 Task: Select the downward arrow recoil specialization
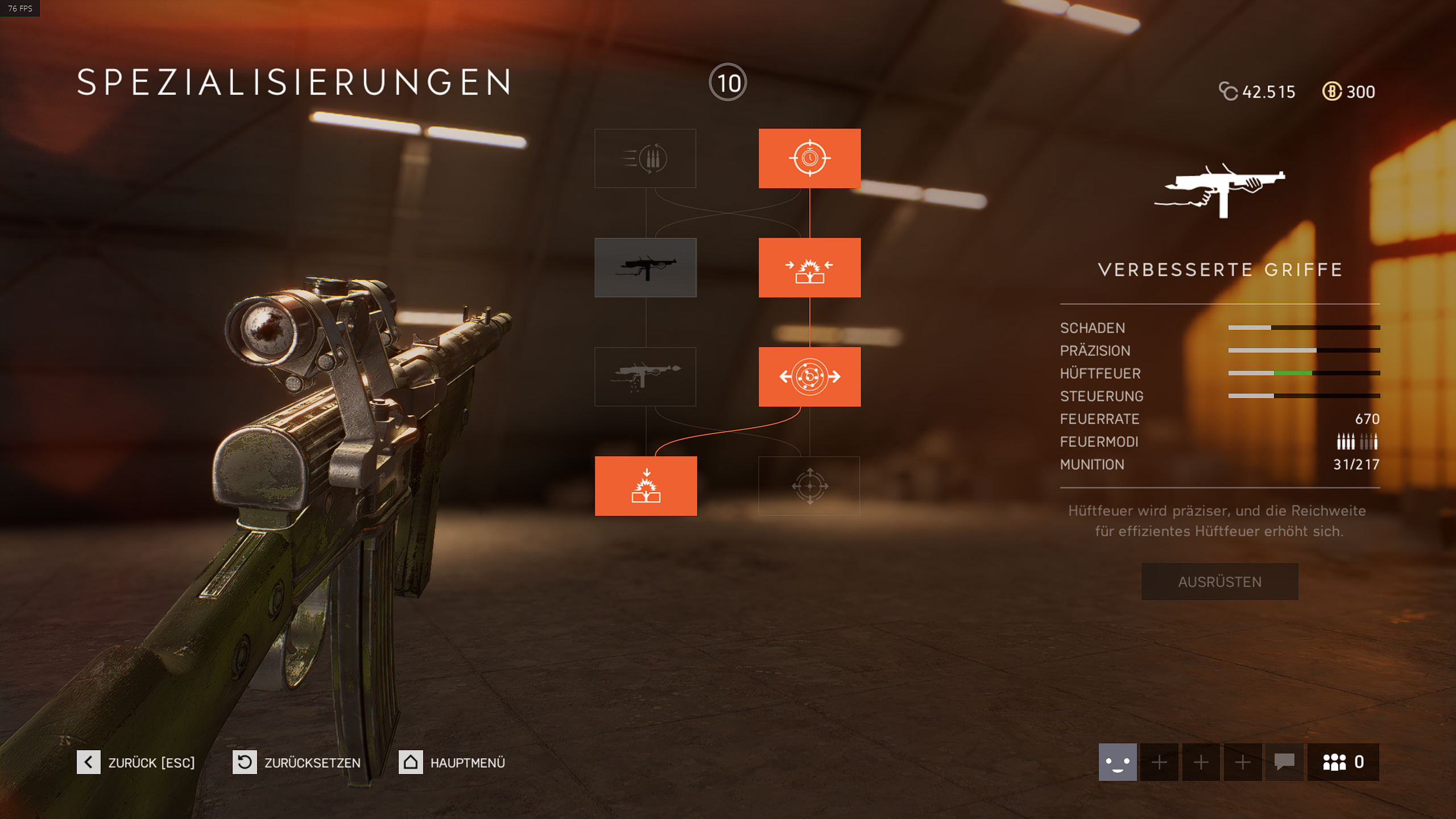pos(646,486)
